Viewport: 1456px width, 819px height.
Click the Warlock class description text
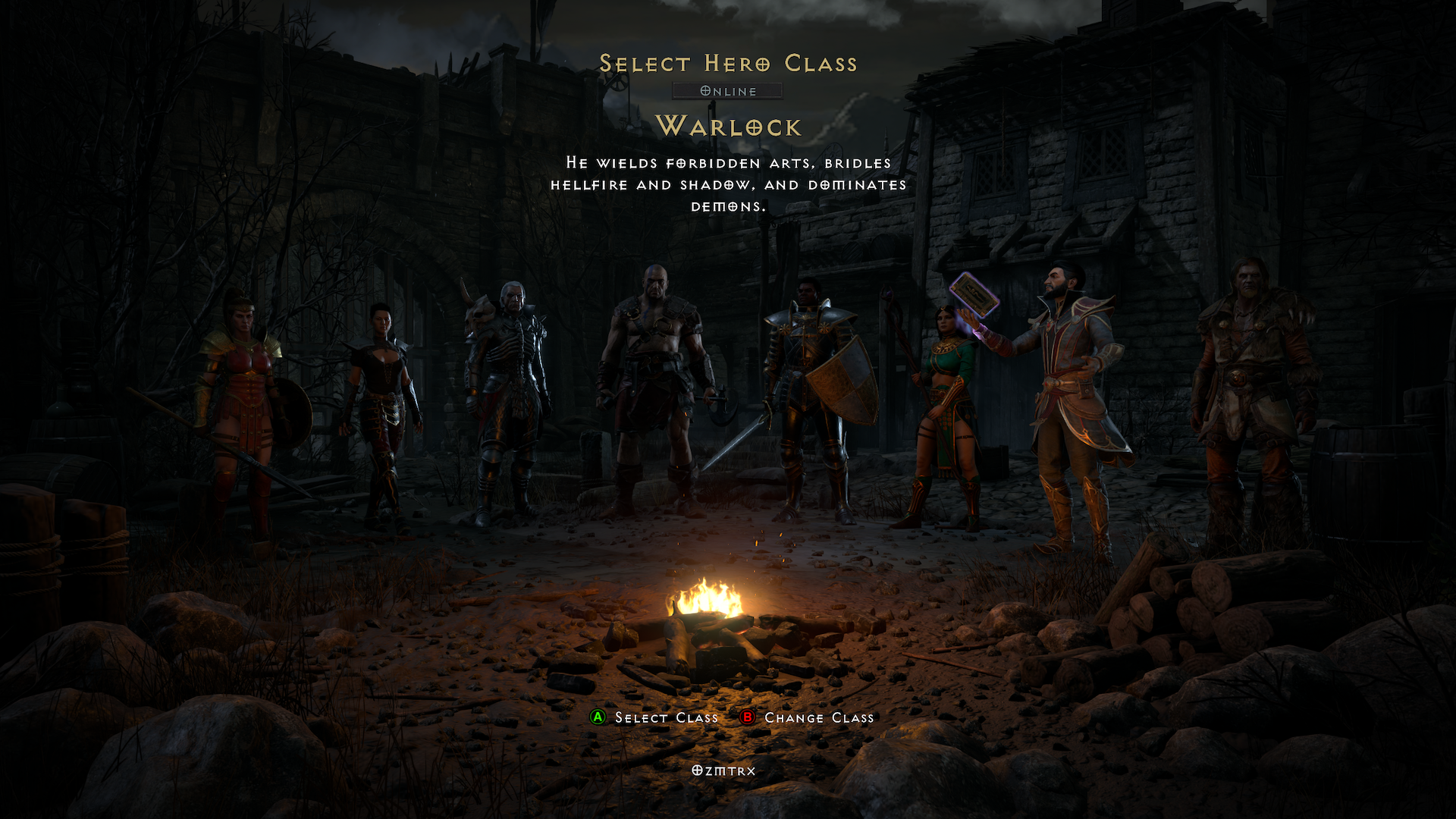pos(728,183)
